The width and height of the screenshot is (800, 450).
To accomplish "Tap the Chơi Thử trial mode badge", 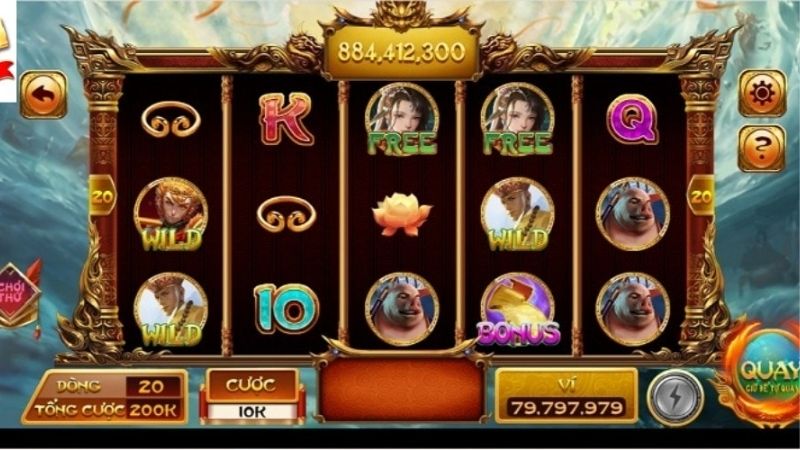I will 18,293.
